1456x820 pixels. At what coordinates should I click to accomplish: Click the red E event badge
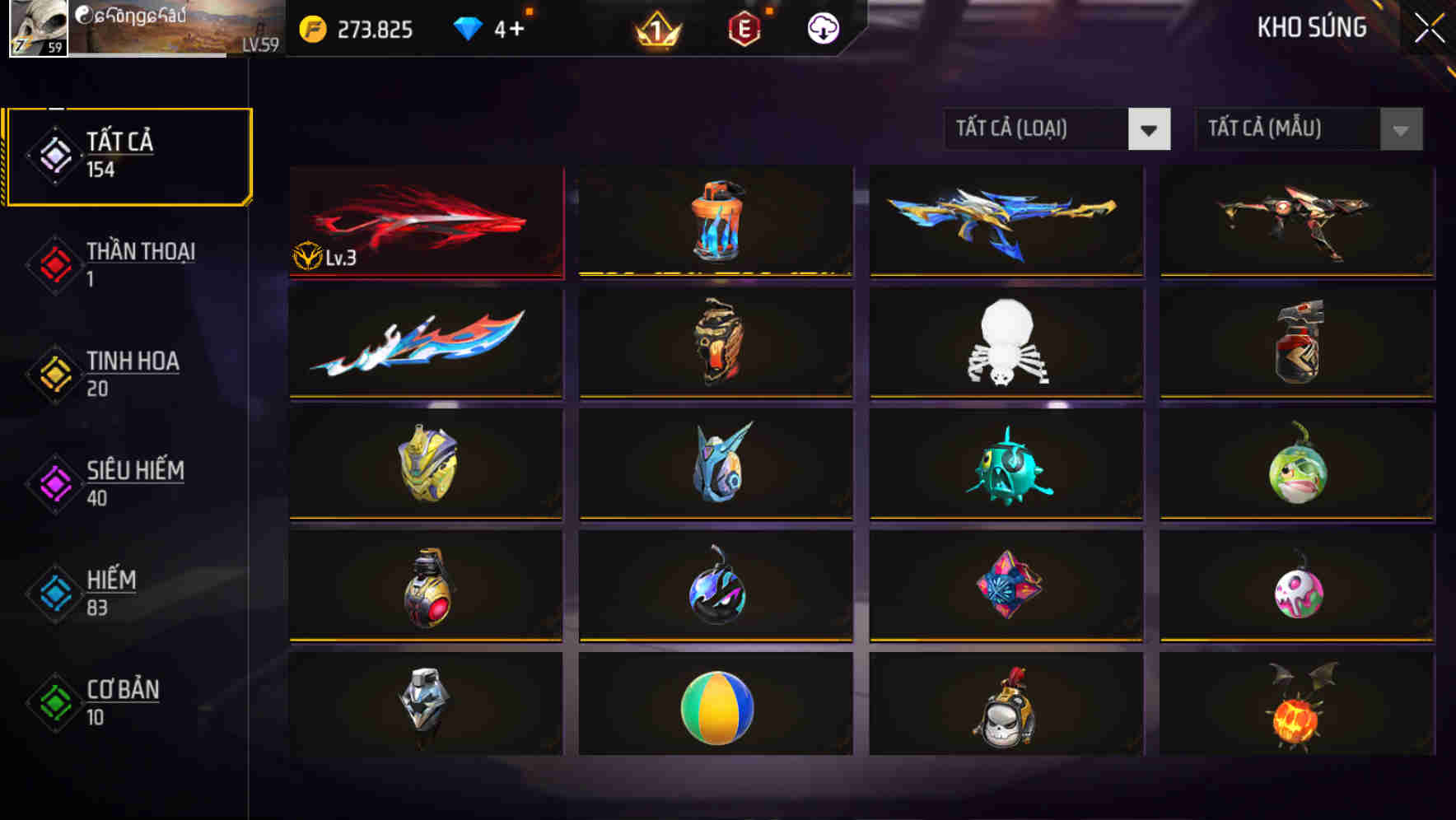(x=742, y=29)
